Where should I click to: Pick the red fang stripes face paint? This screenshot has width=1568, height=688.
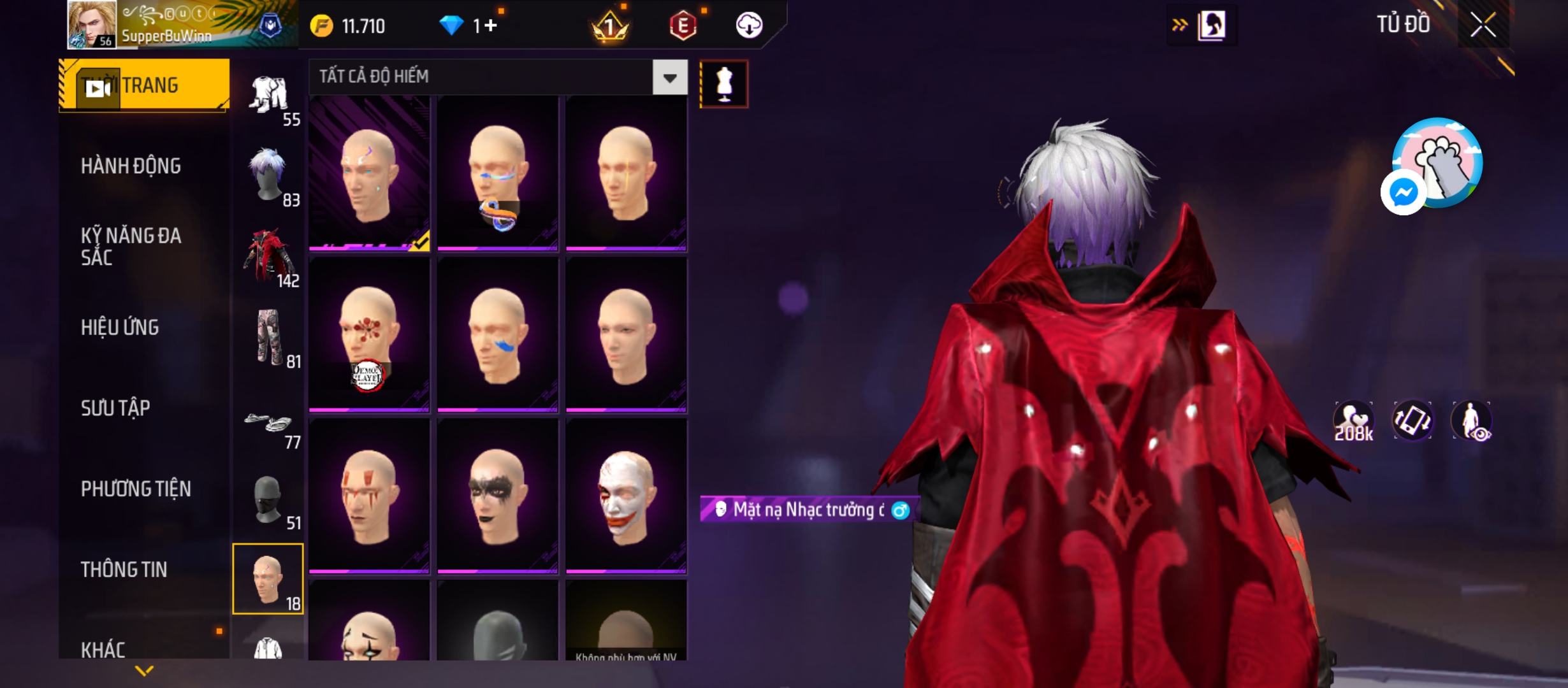(369, 497)
